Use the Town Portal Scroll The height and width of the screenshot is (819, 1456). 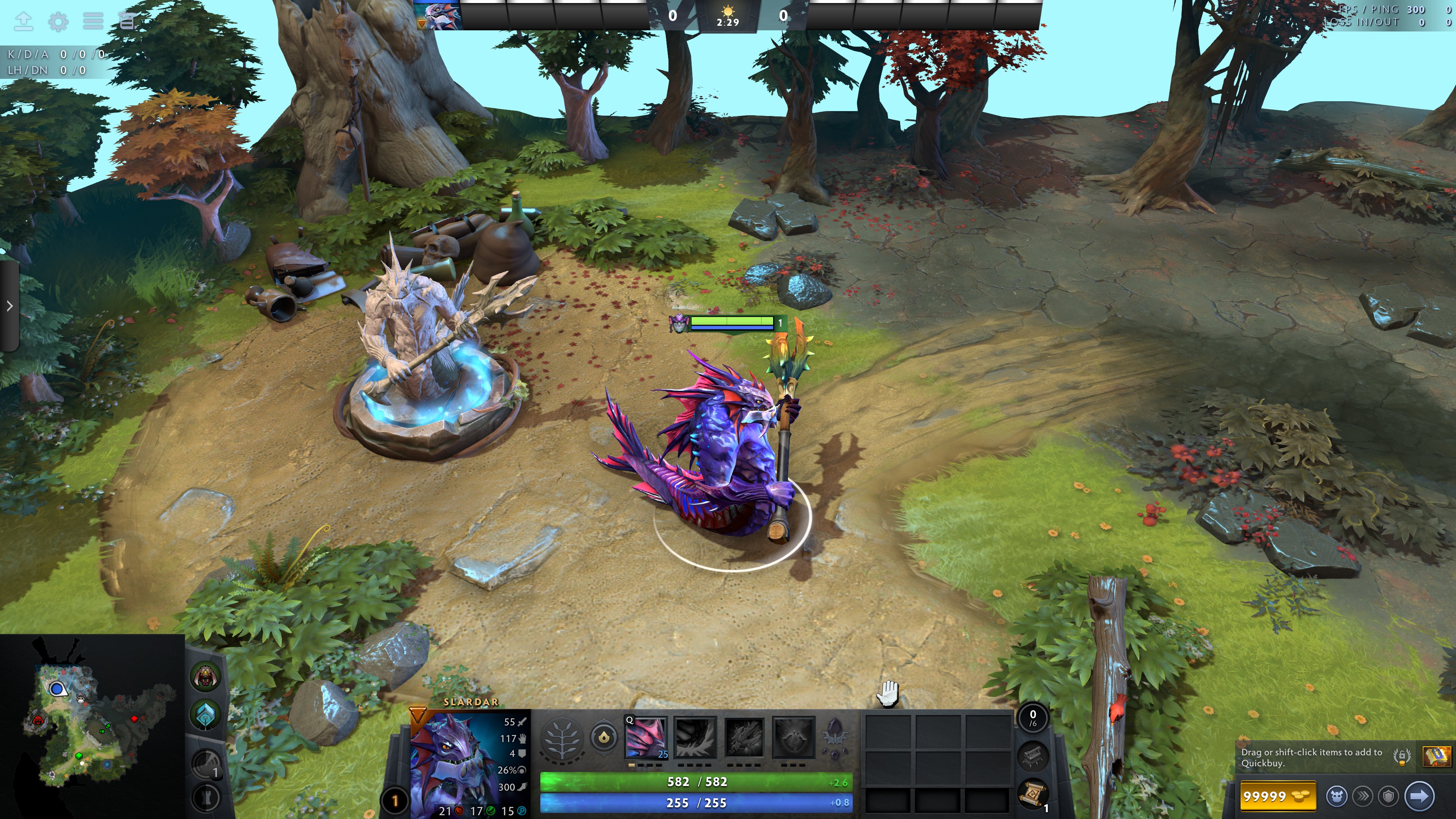pyautogui.click(x=1032, y=794)
